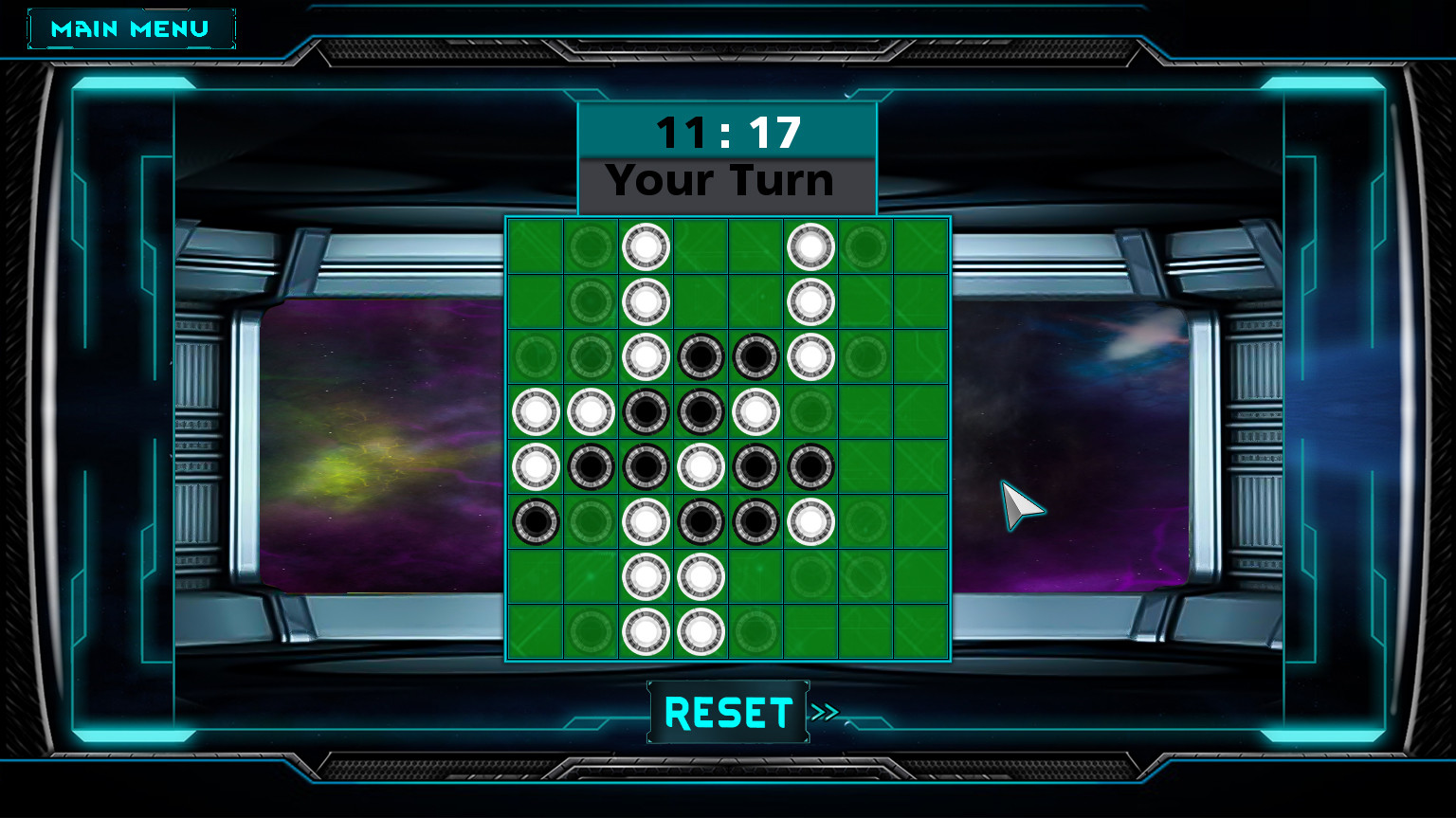Open the timer display panel

(726, 133)
